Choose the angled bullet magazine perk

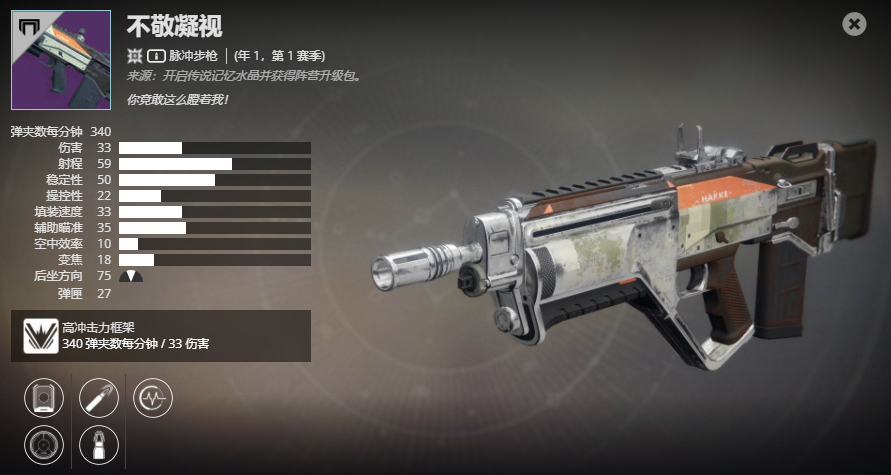pos(99,397)
